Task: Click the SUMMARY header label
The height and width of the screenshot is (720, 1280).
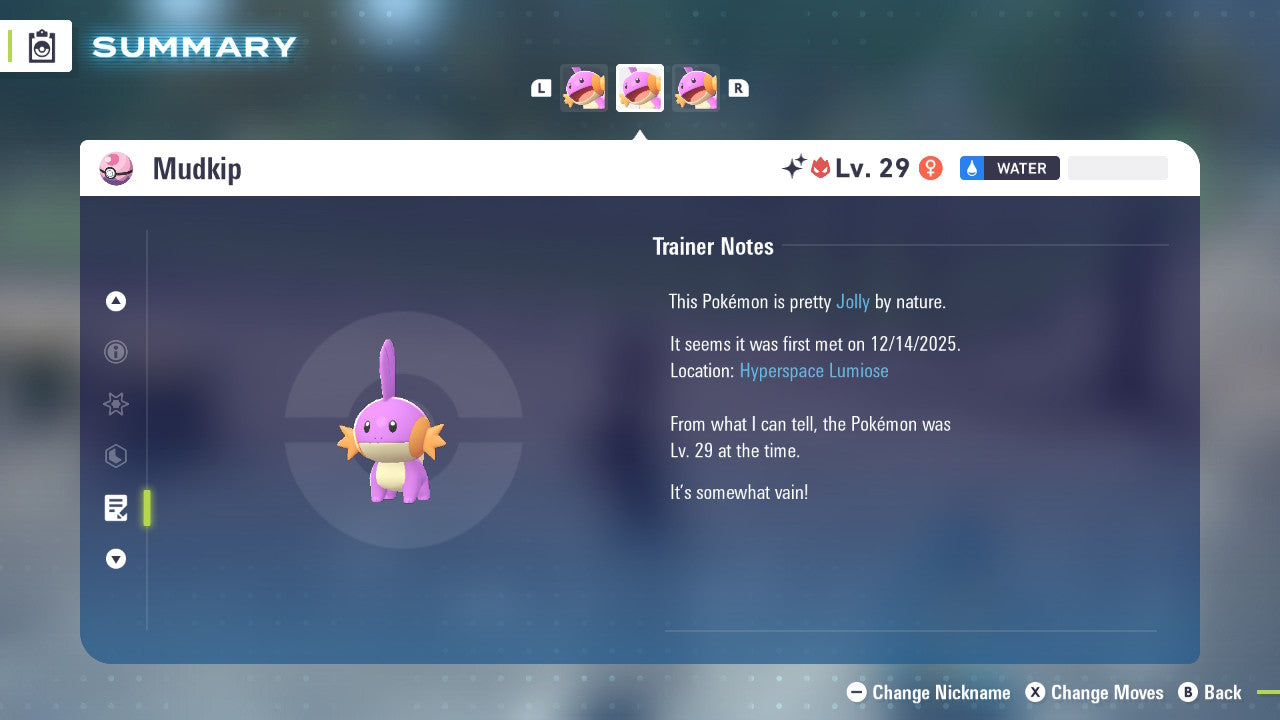Action: [x=194, y=46]
